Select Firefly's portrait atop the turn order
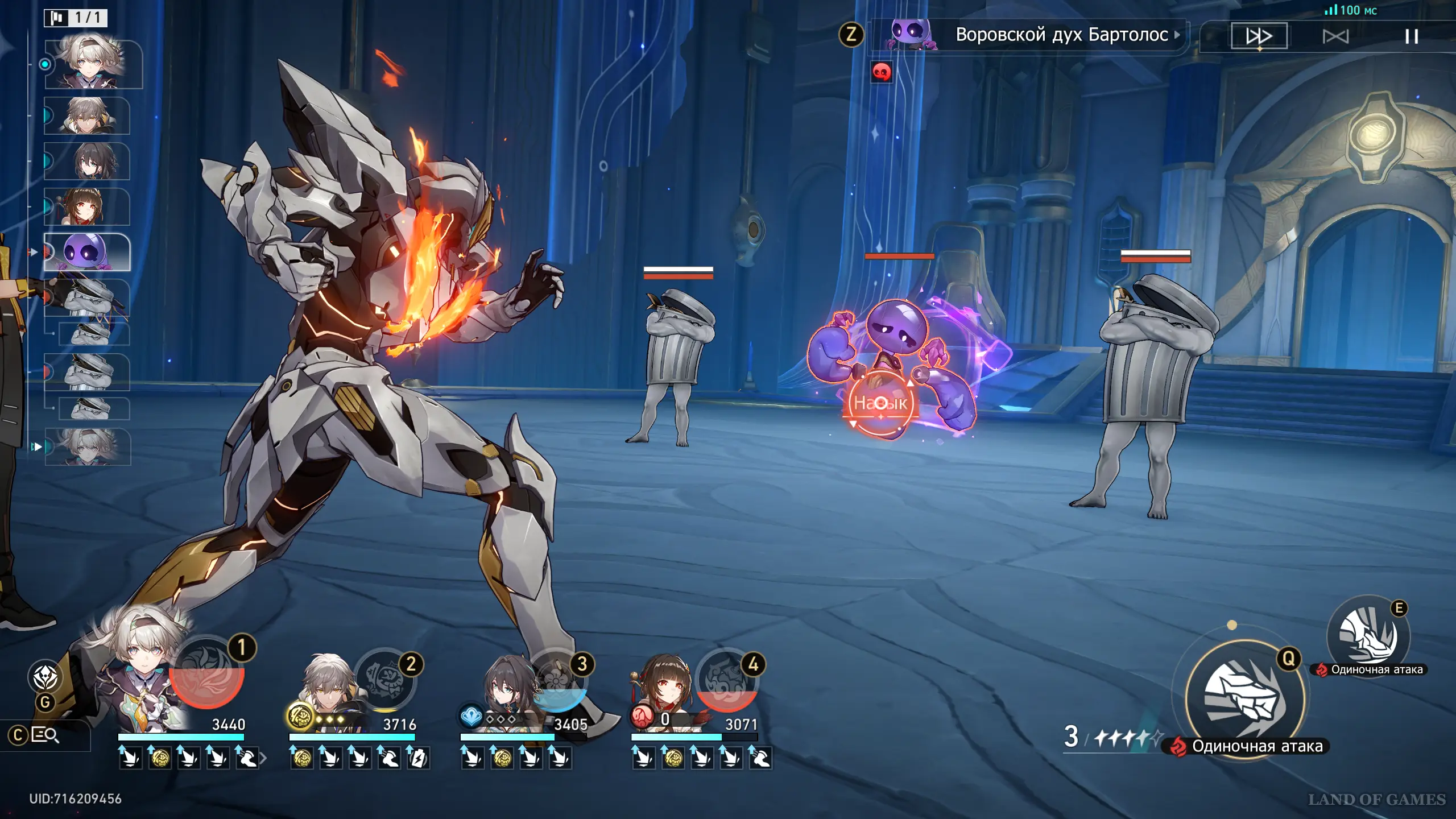The image size is (1456, 819). 93,64
